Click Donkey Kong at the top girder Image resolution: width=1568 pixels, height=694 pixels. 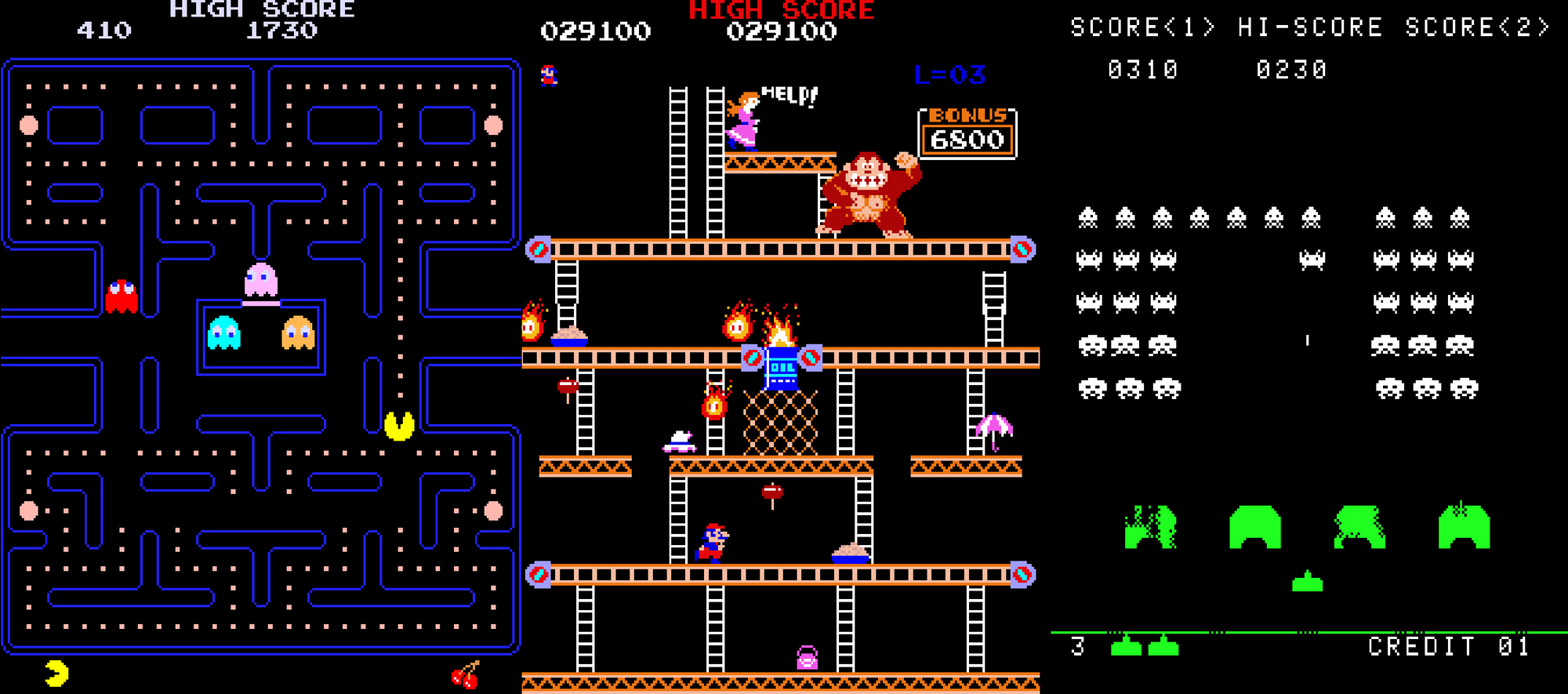[x=870, y=192]
